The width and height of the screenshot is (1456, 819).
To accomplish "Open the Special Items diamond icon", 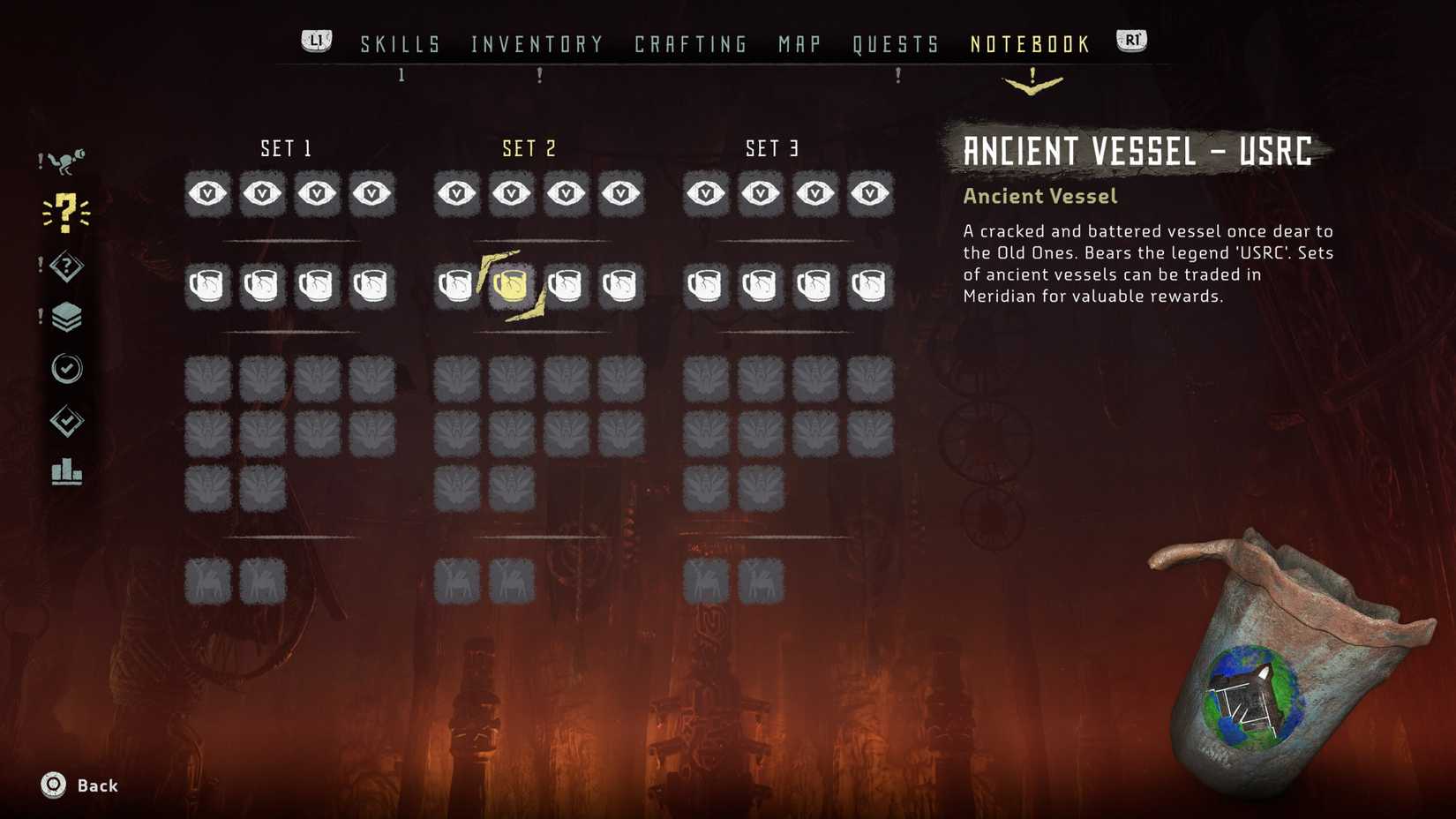I will click(67, 265).
